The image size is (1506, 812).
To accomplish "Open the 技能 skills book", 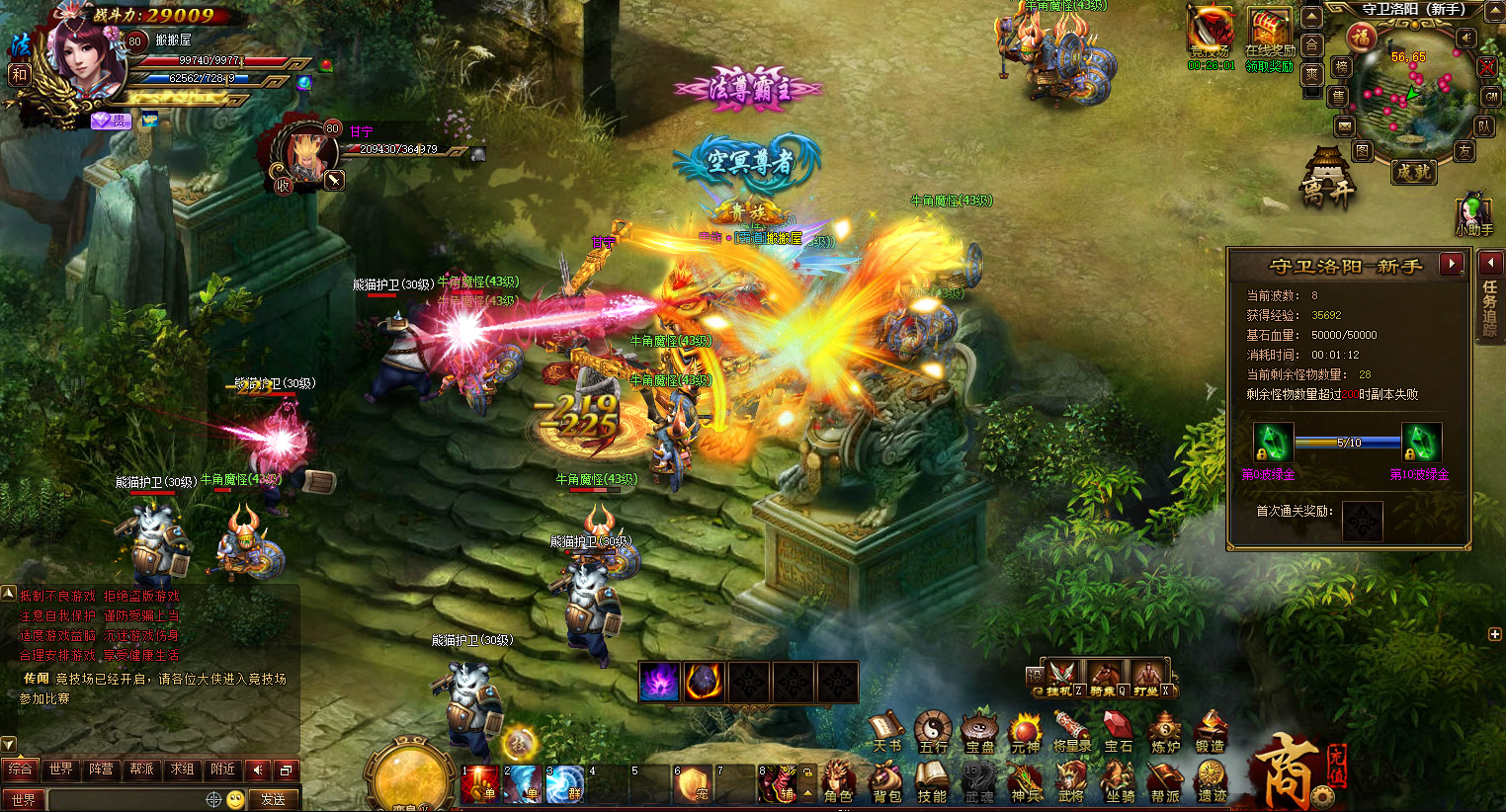I will (931, 781).
